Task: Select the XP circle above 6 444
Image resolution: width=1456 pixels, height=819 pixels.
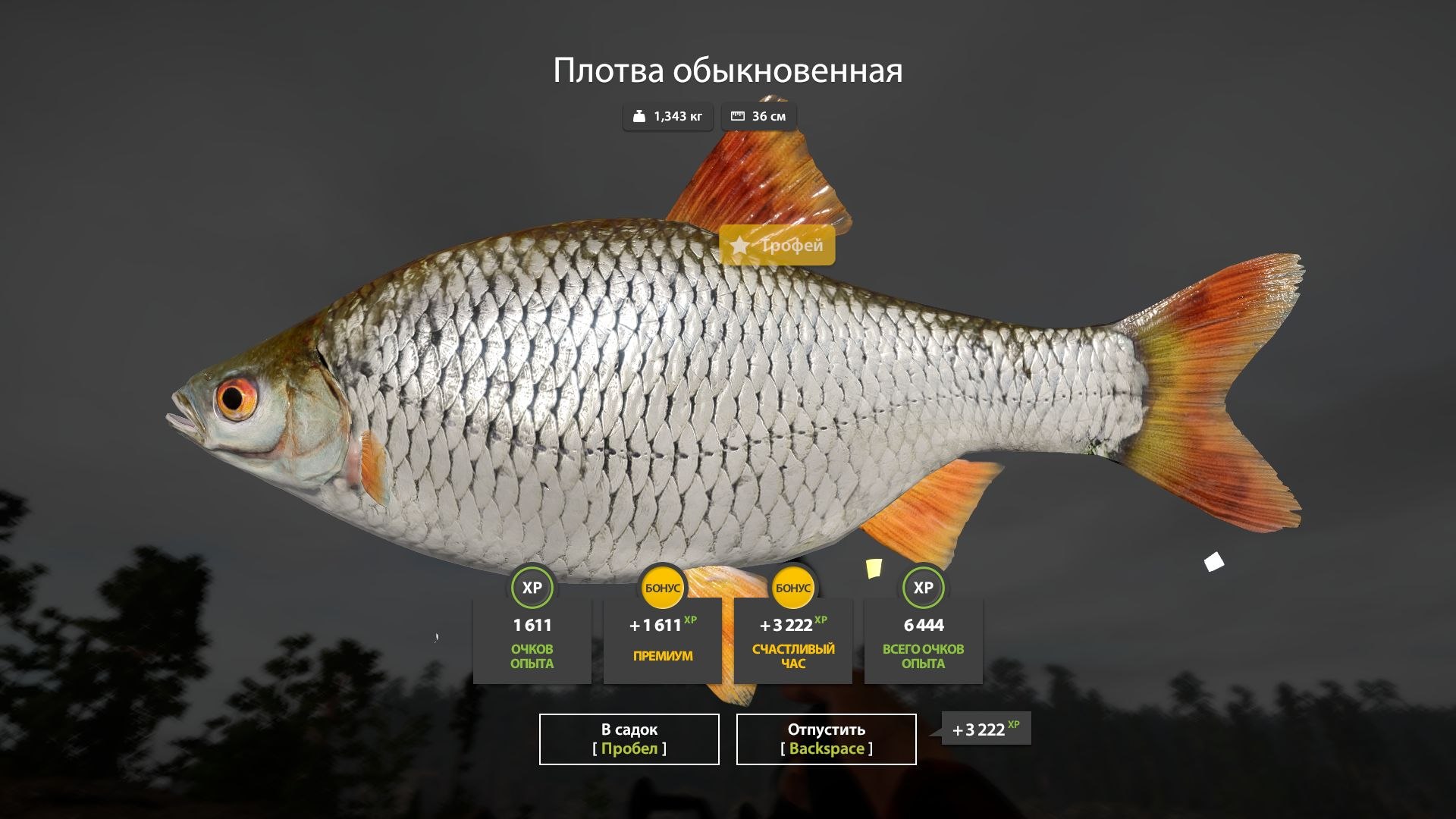Action: click(x=922, y=586)
